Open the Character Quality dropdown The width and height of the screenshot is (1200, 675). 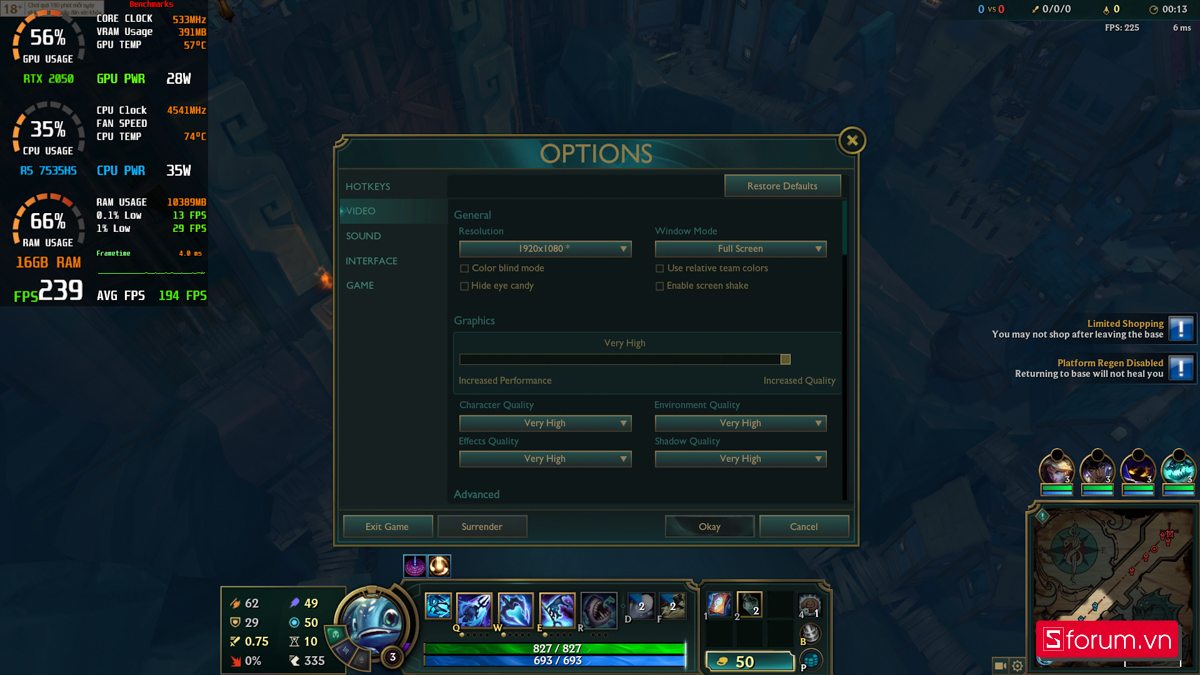pyautogui.click(x=545, y=423)
